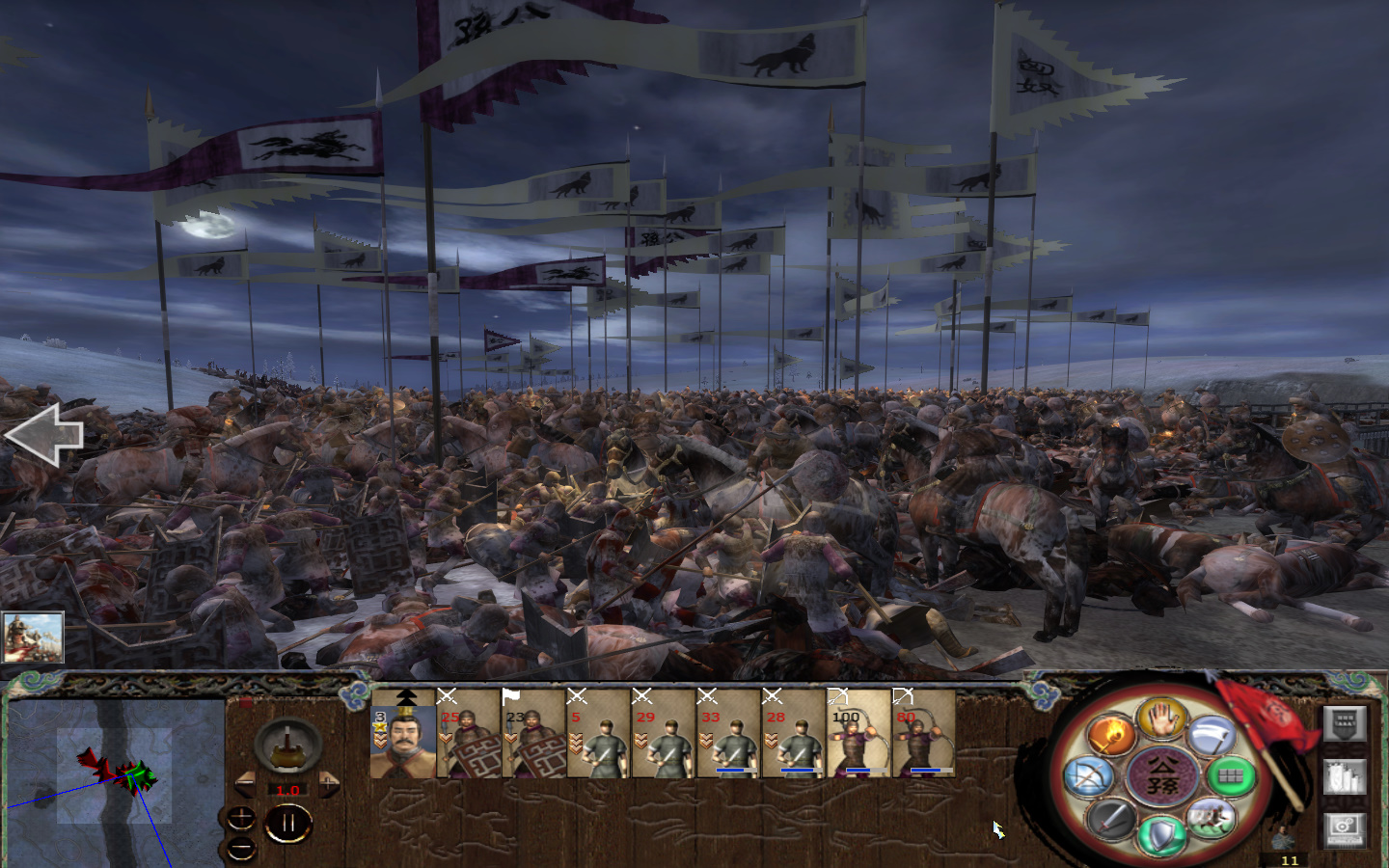Select the flaming arrows torch icon

1112,735
